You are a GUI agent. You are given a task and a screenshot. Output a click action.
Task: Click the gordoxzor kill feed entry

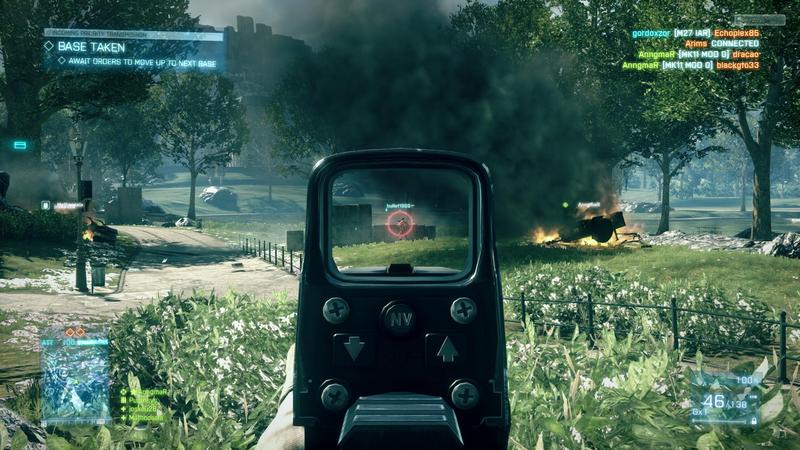(x=695, y=33)
